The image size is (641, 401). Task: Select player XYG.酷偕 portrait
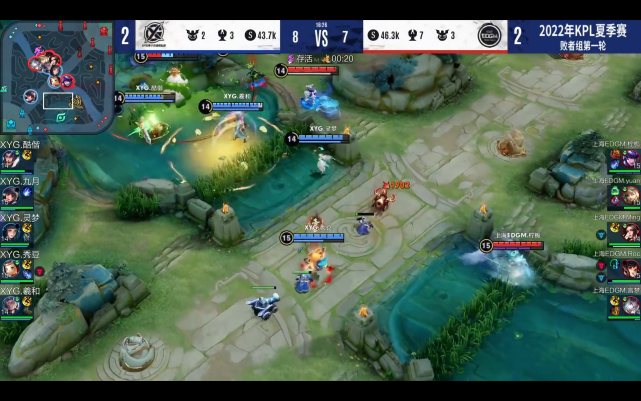[x=11, y=159]
